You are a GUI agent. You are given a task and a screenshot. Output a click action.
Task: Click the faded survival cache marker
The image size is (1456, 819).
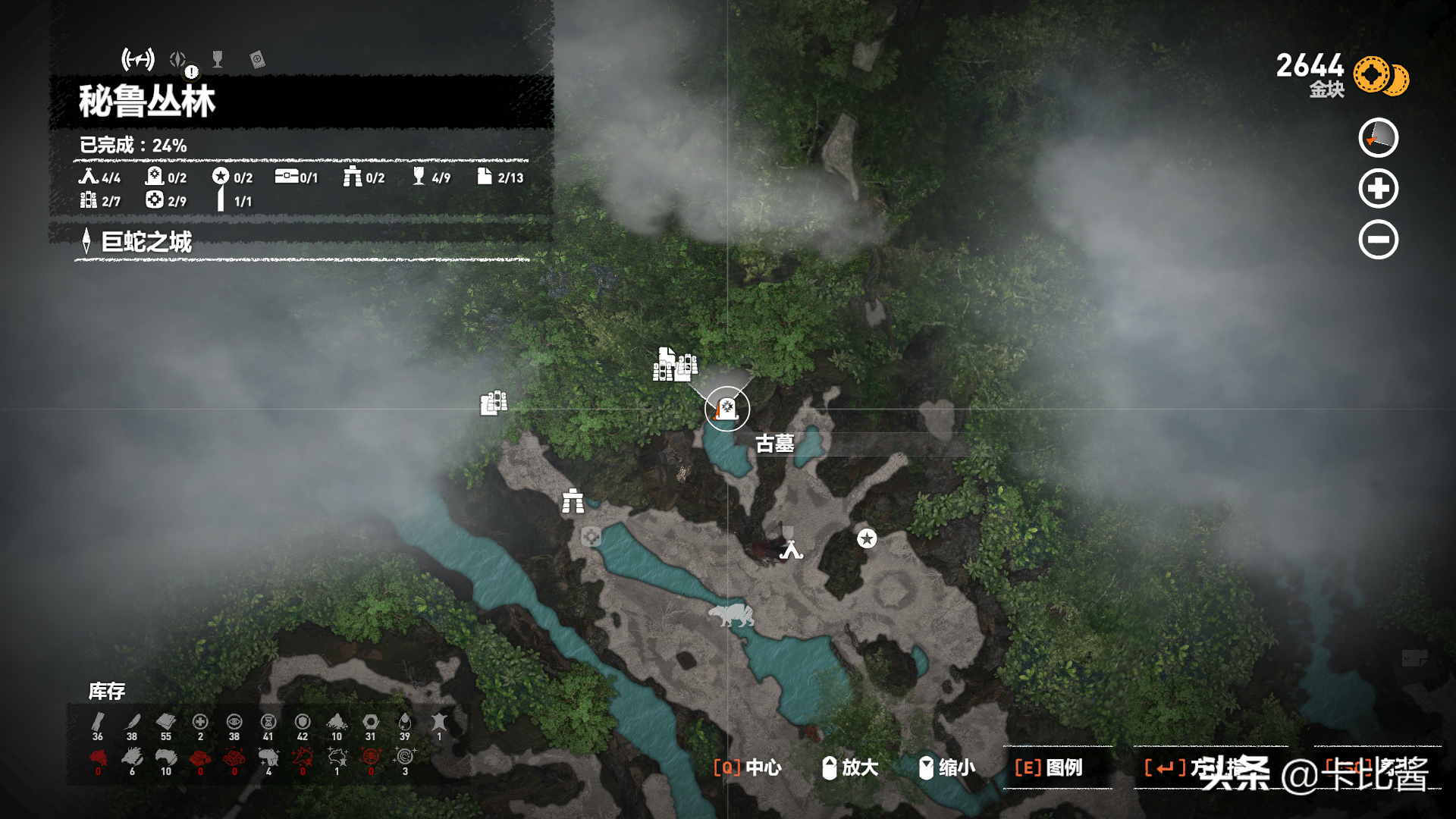[591, 538]
